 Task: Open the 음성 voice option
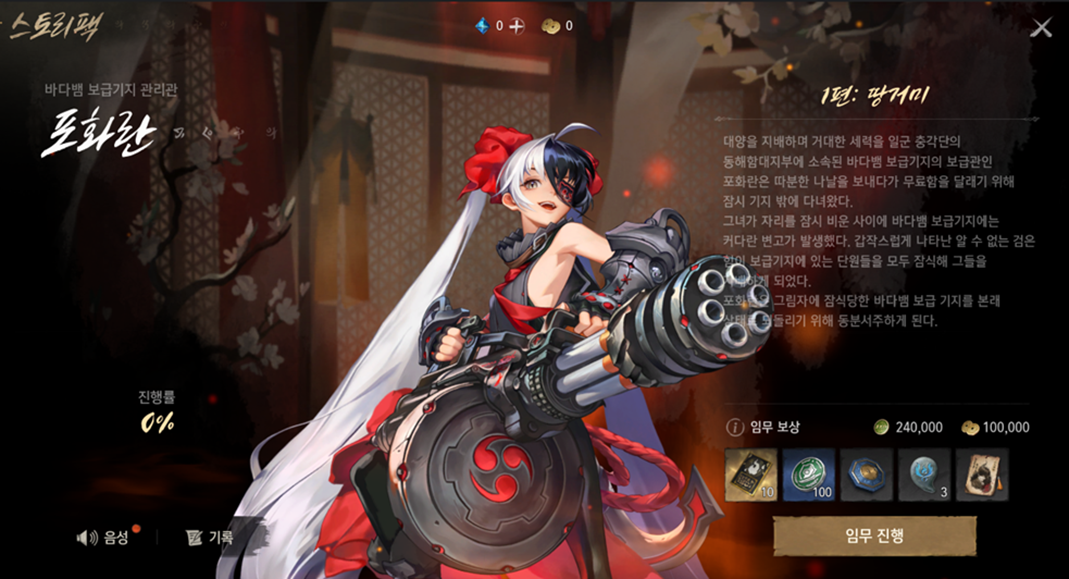tap(104, 537)
